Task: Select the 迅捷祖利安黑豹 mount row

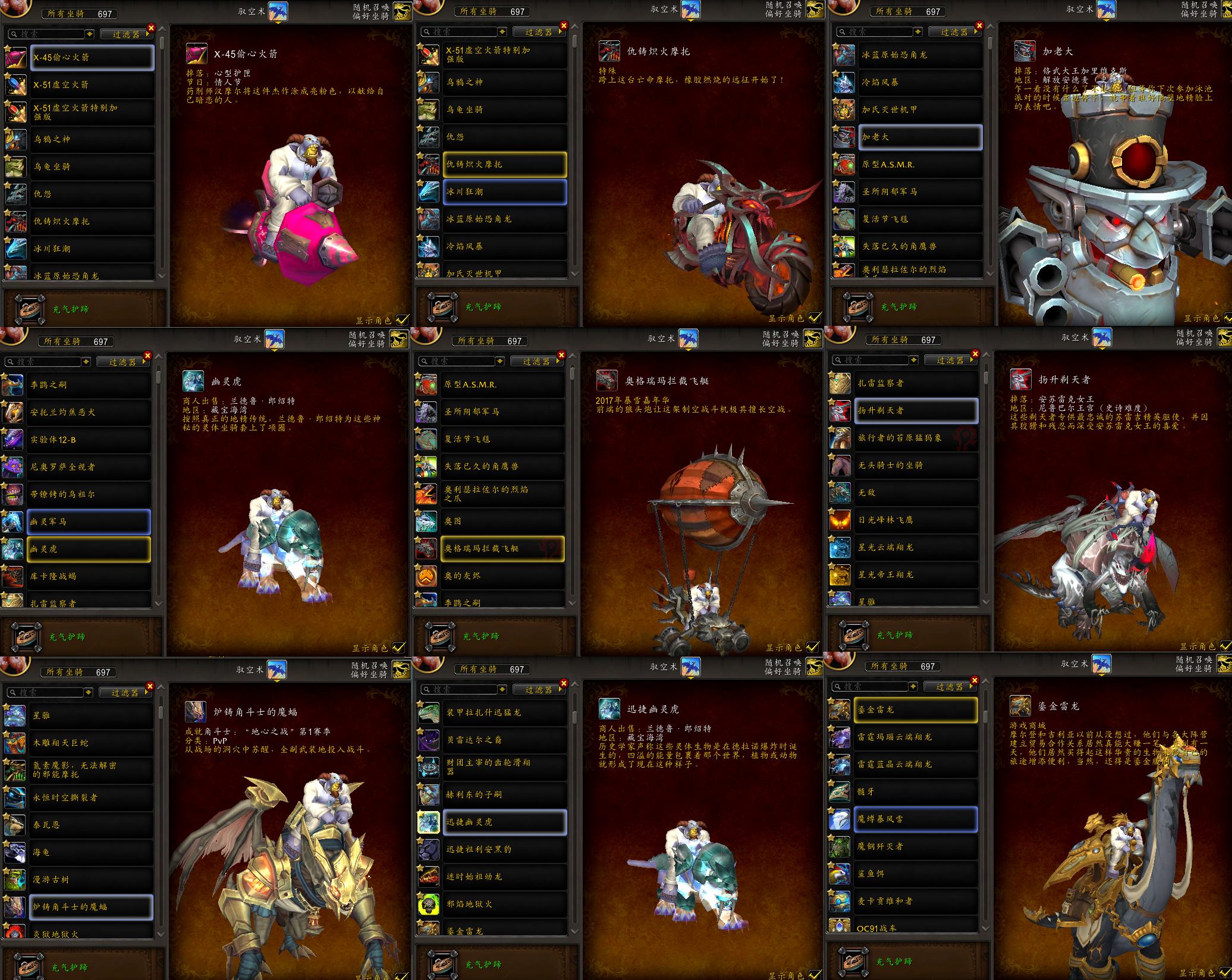Action: (x=504, y=849)
